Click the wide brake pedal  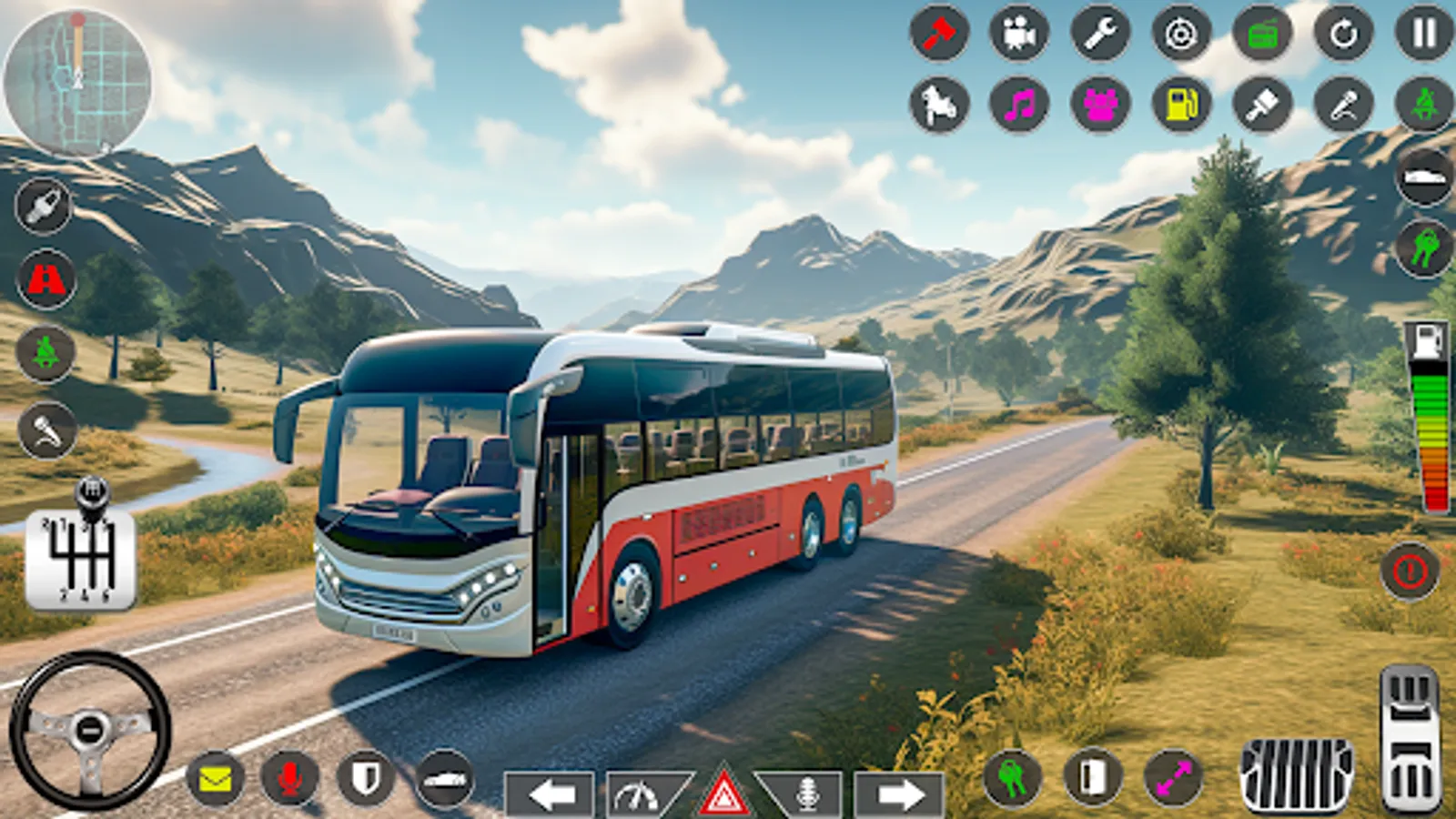coord(1296,773)
